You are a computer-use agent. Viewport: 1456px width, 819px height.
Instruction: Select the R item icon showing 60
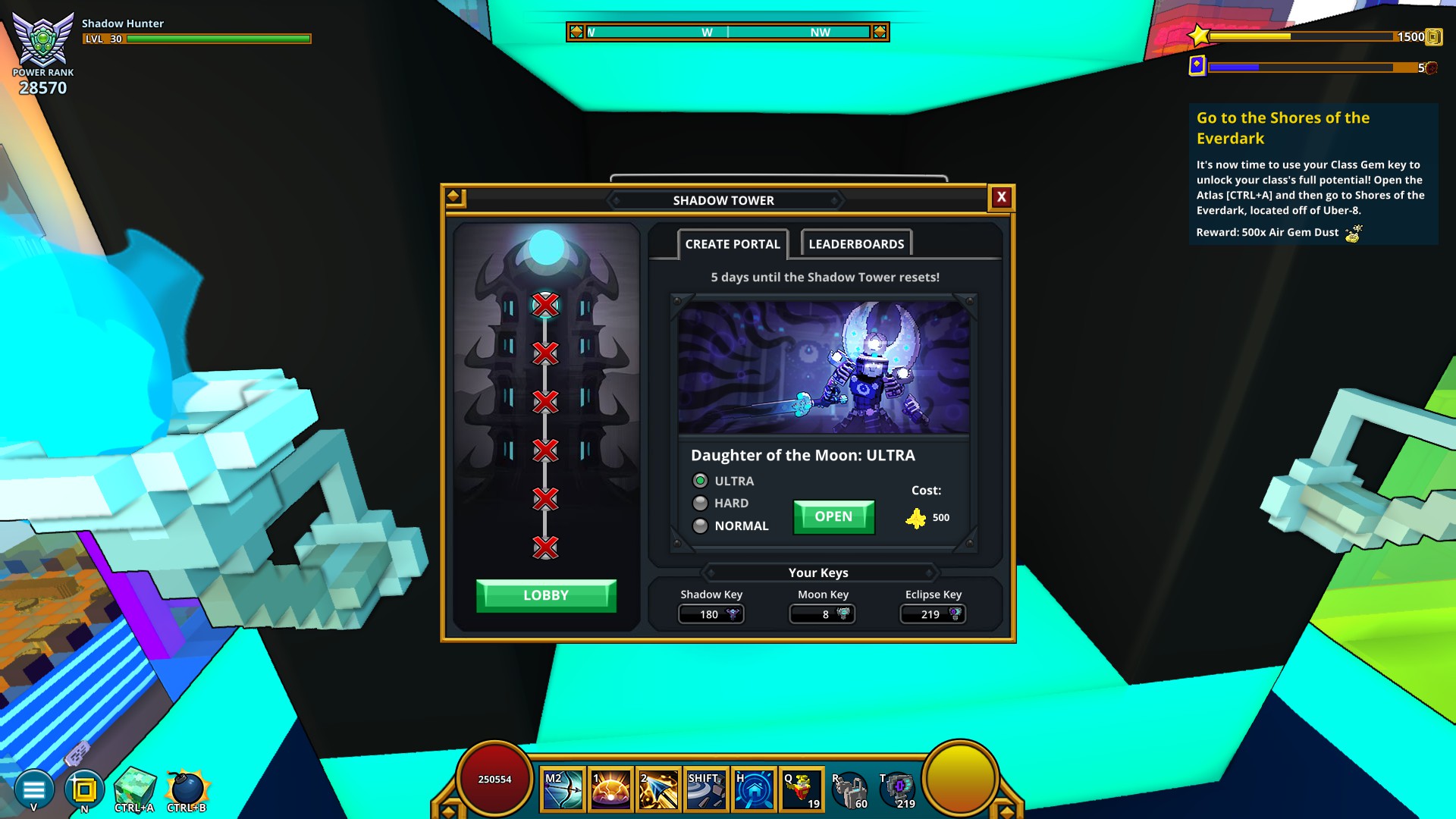click(850, 789)
